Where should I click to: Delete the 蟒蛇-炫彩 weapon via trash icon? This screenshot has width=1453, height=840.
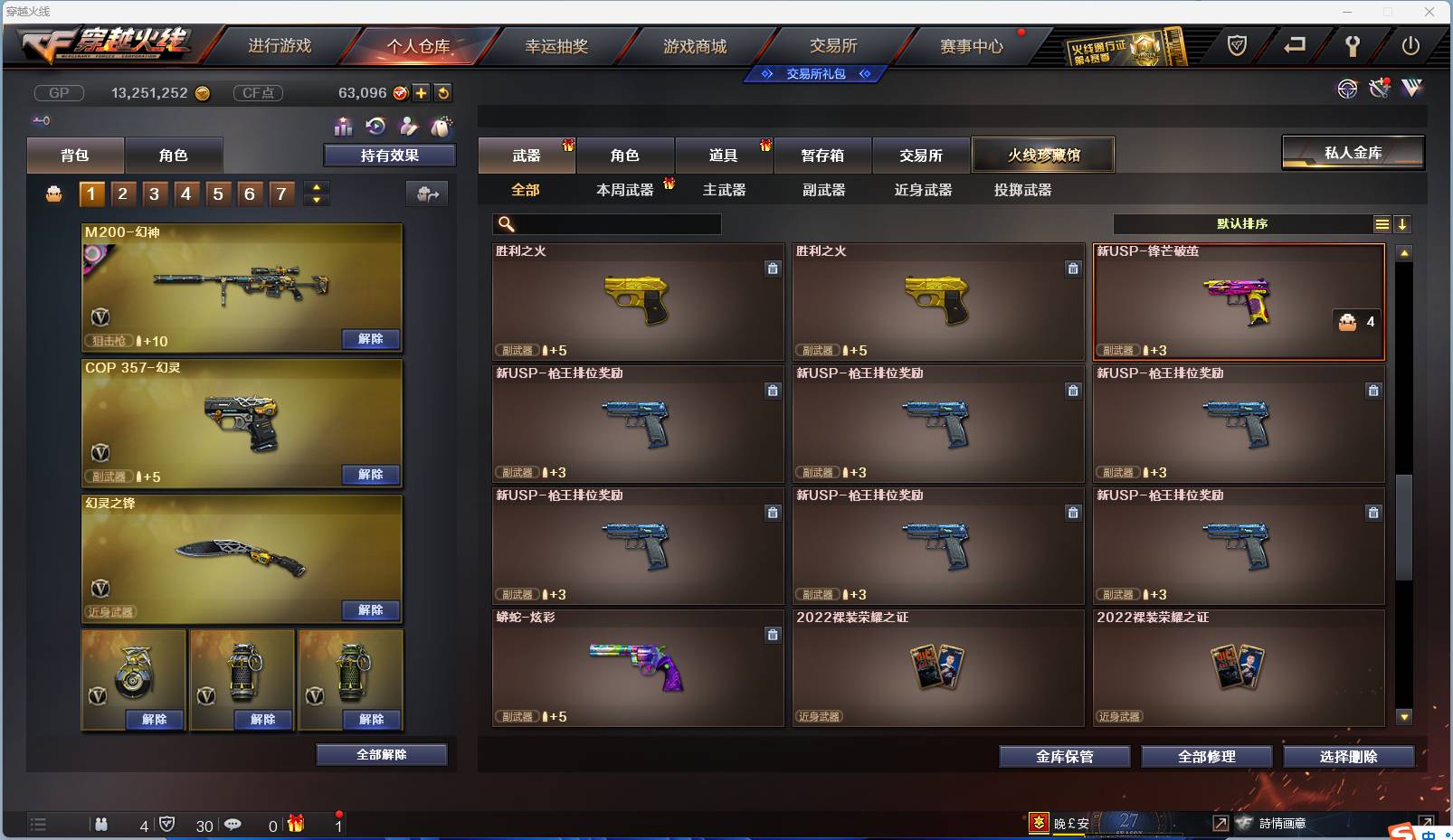point(774,635)
